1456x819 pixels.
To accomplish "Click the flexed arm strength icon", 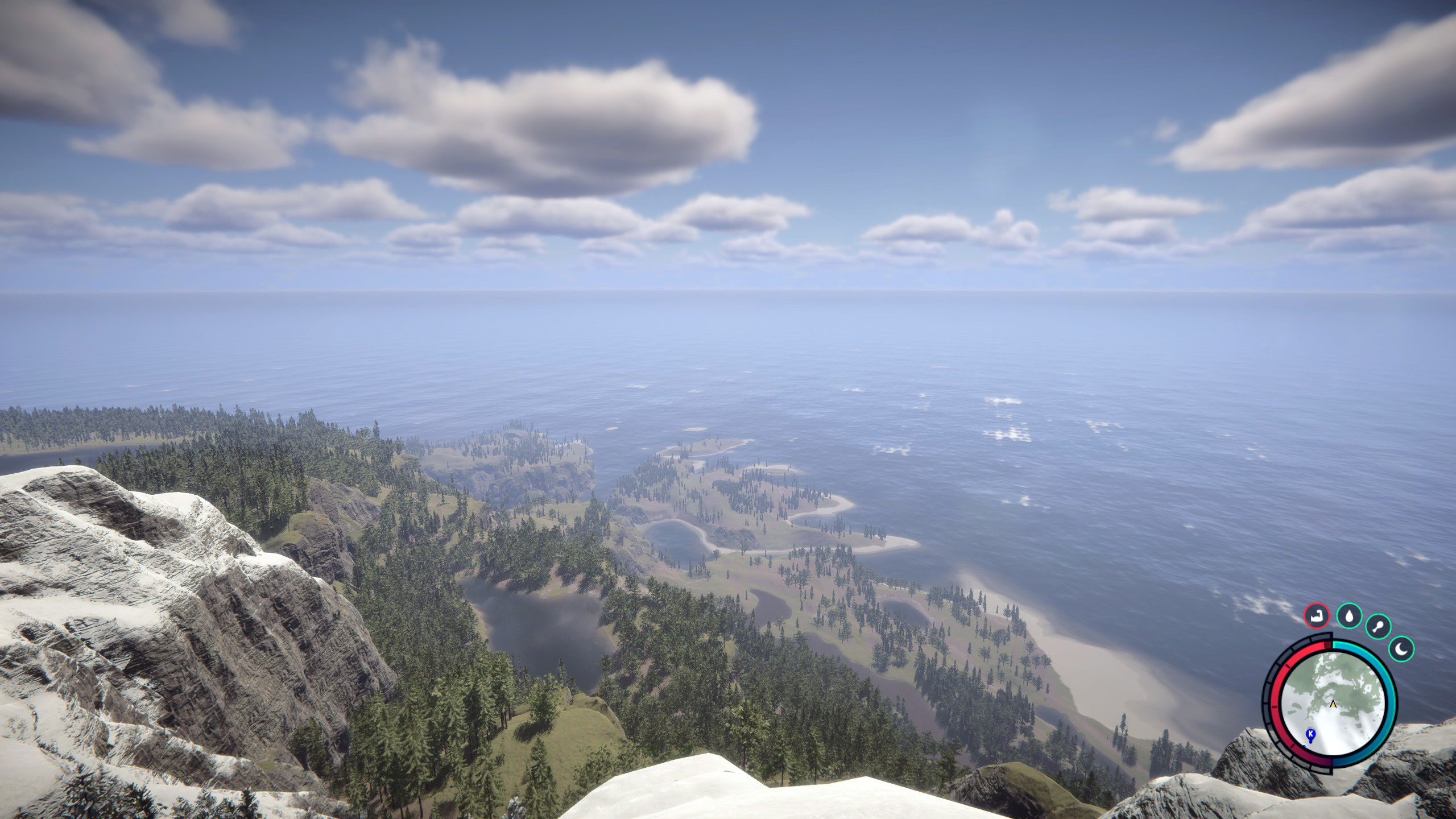I will click(1317, 616).
